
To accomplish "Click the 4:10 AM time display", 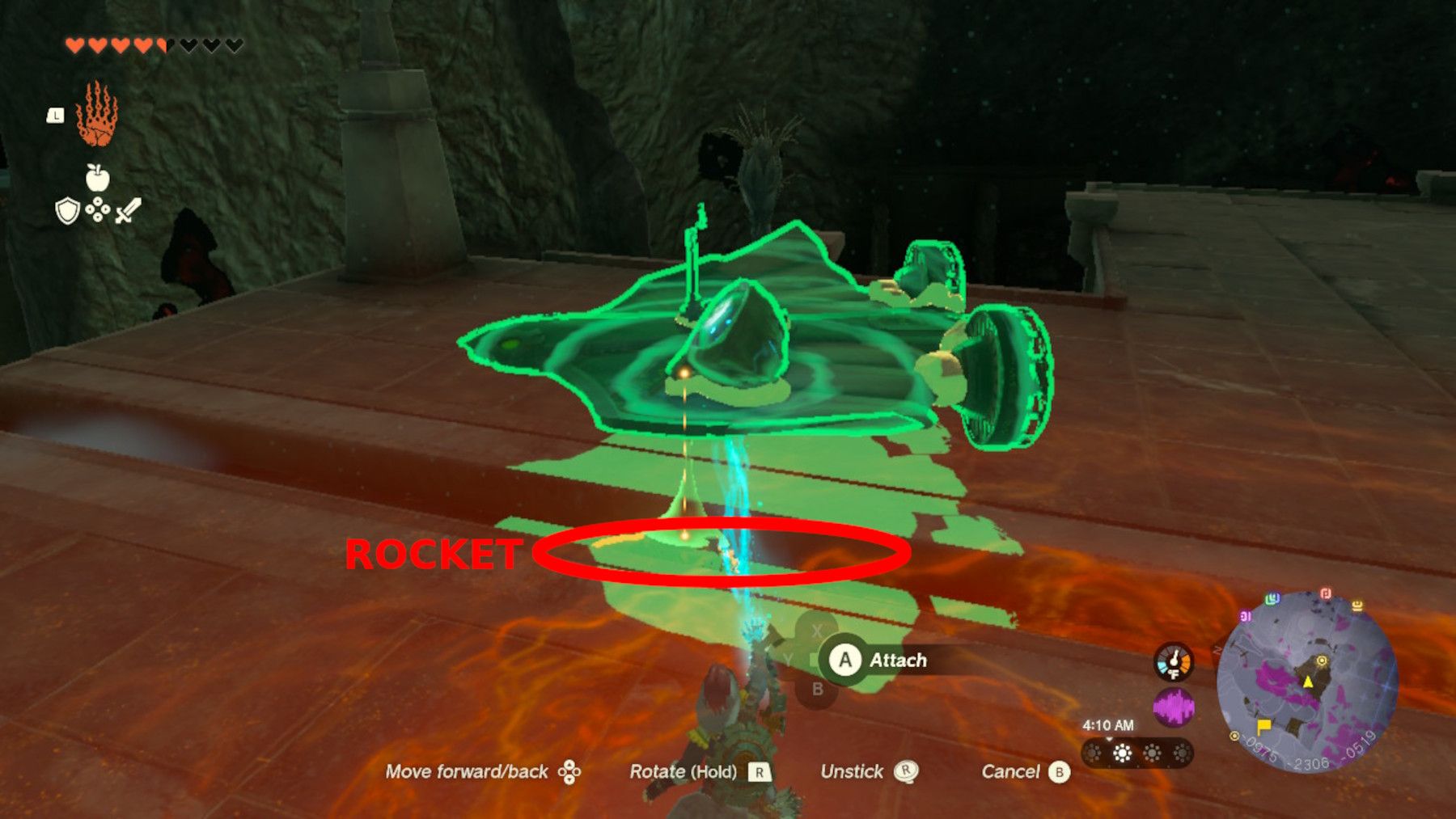I will (1107, 724).
